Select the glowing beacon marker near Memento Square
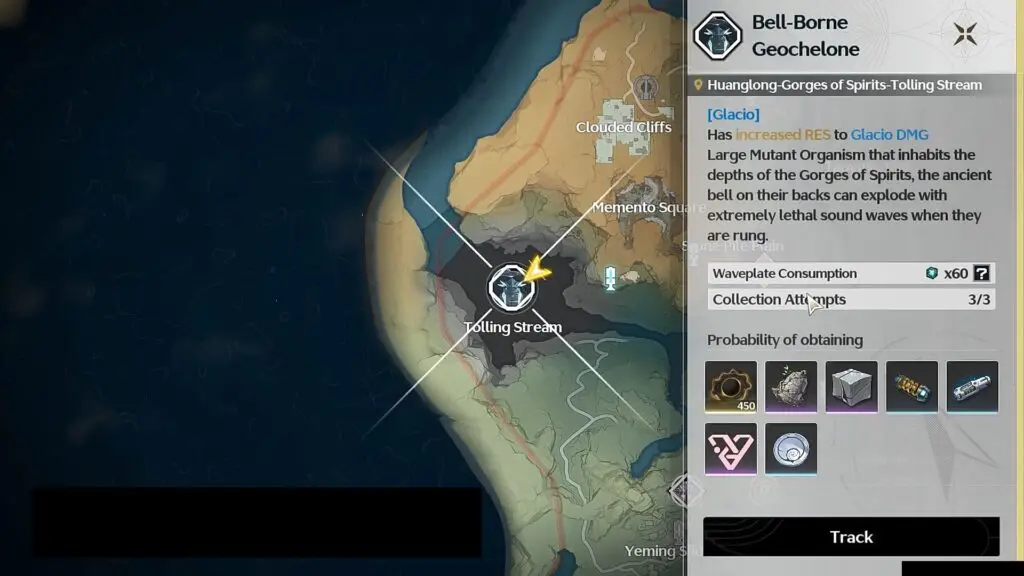1024x576 pixels. pos(609,278)
